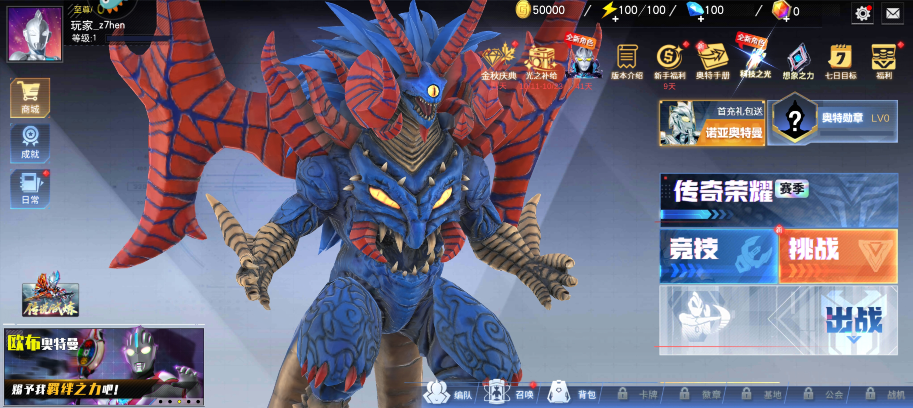Open the 想象之力 event icon
Image resolution: width=913 pixels, height=408 pixels.
(x=797, y=62)
